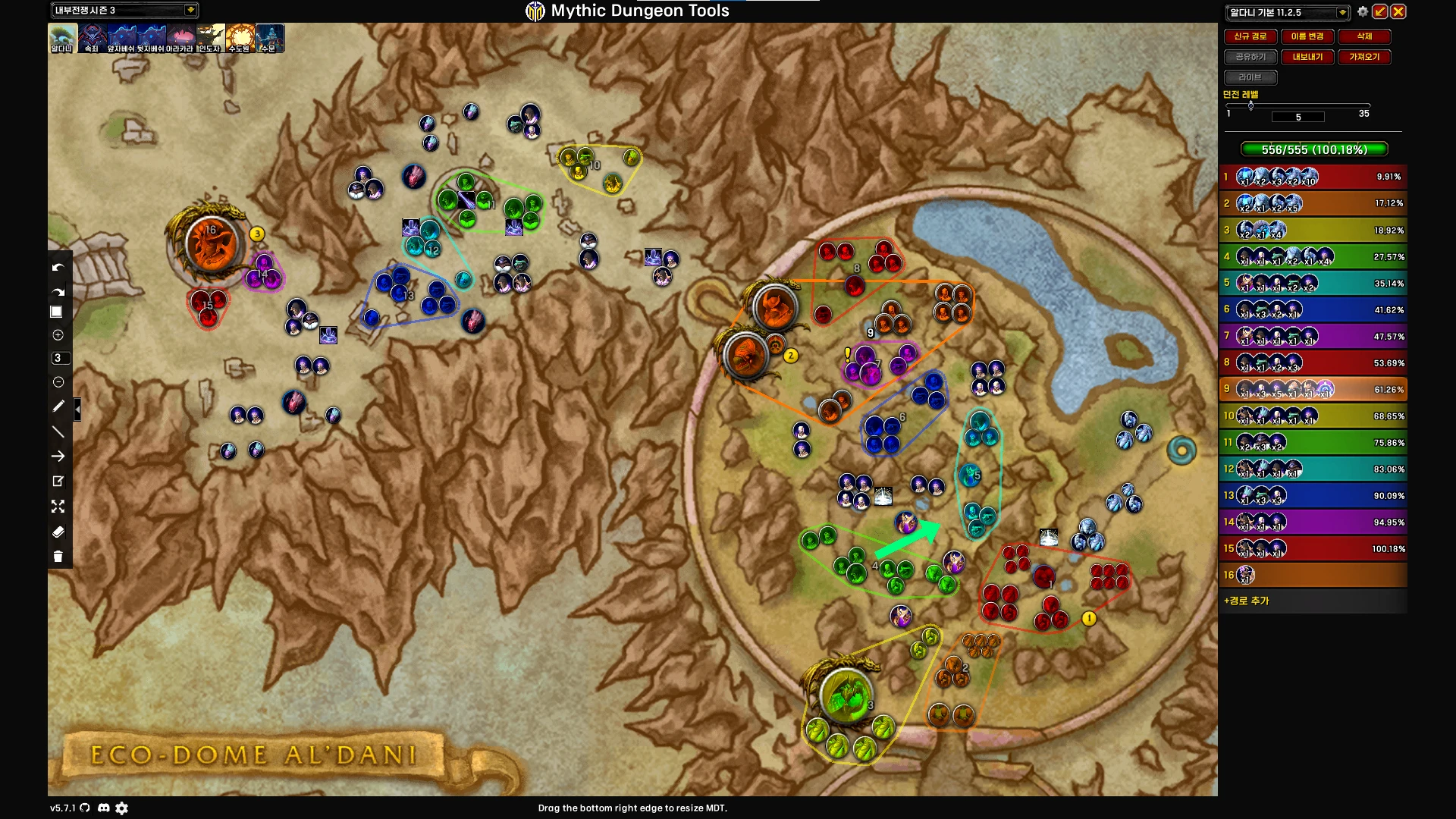Import a route with 가져오기
The height and width of the screenshot is (819, 1456).
point(1363,57)
